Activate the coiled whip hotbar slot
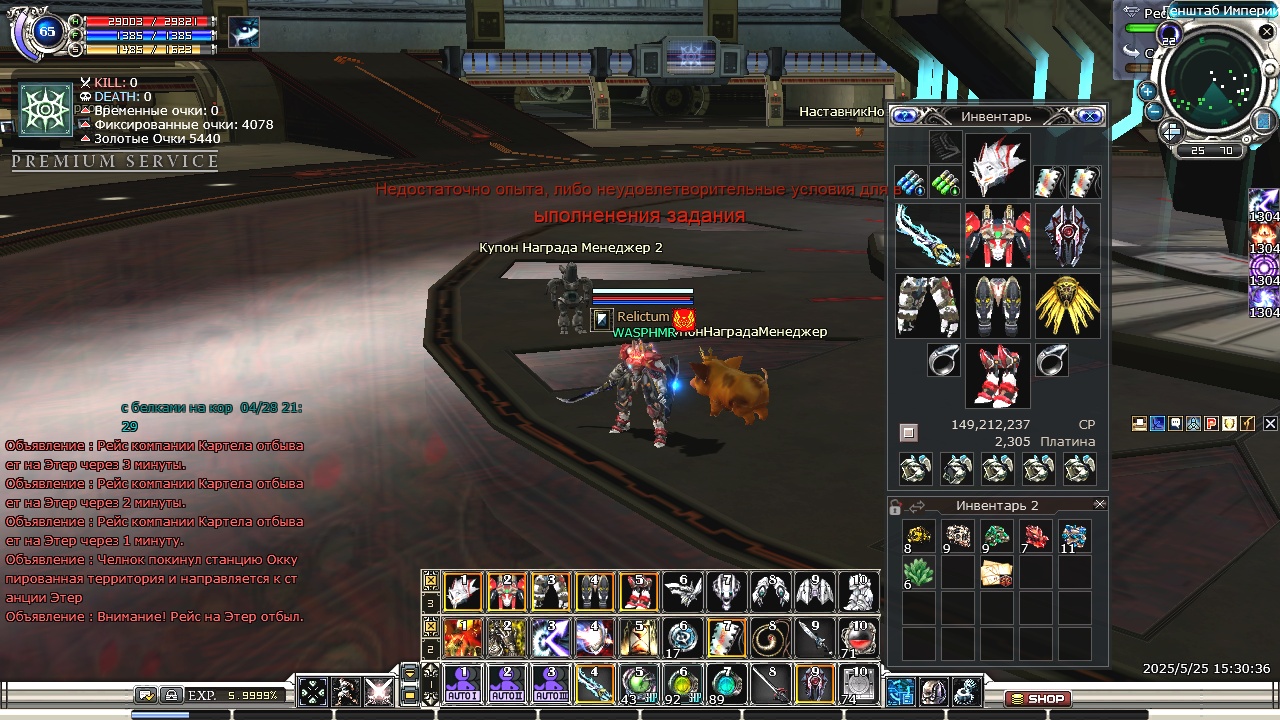Image resolution: width=1280 pixels, height=720 pixels. (771, 637)
